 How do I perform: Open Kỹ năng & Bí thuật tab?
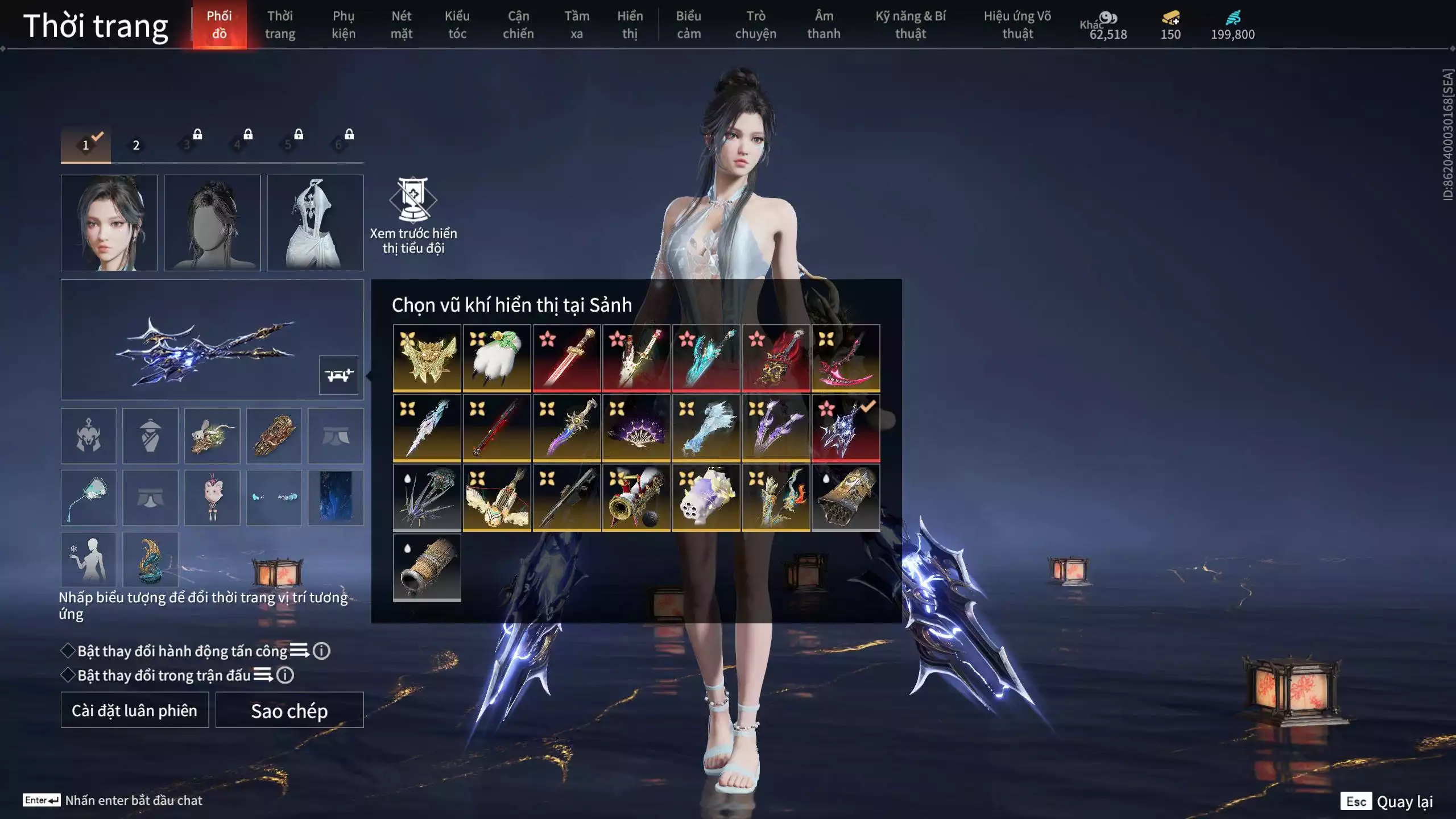(x=910, y=24)
